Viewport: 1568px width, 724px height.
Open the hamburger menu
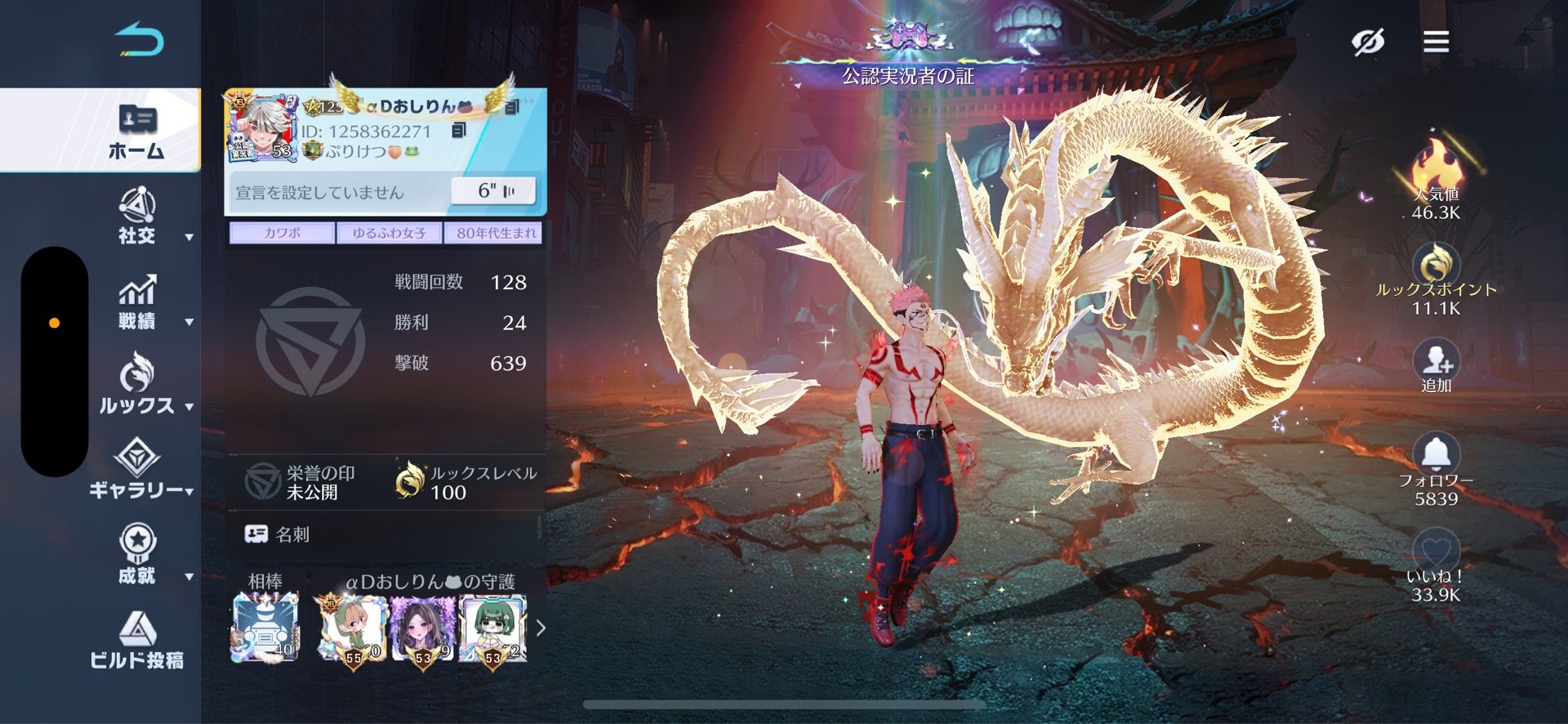point(1436,41)
